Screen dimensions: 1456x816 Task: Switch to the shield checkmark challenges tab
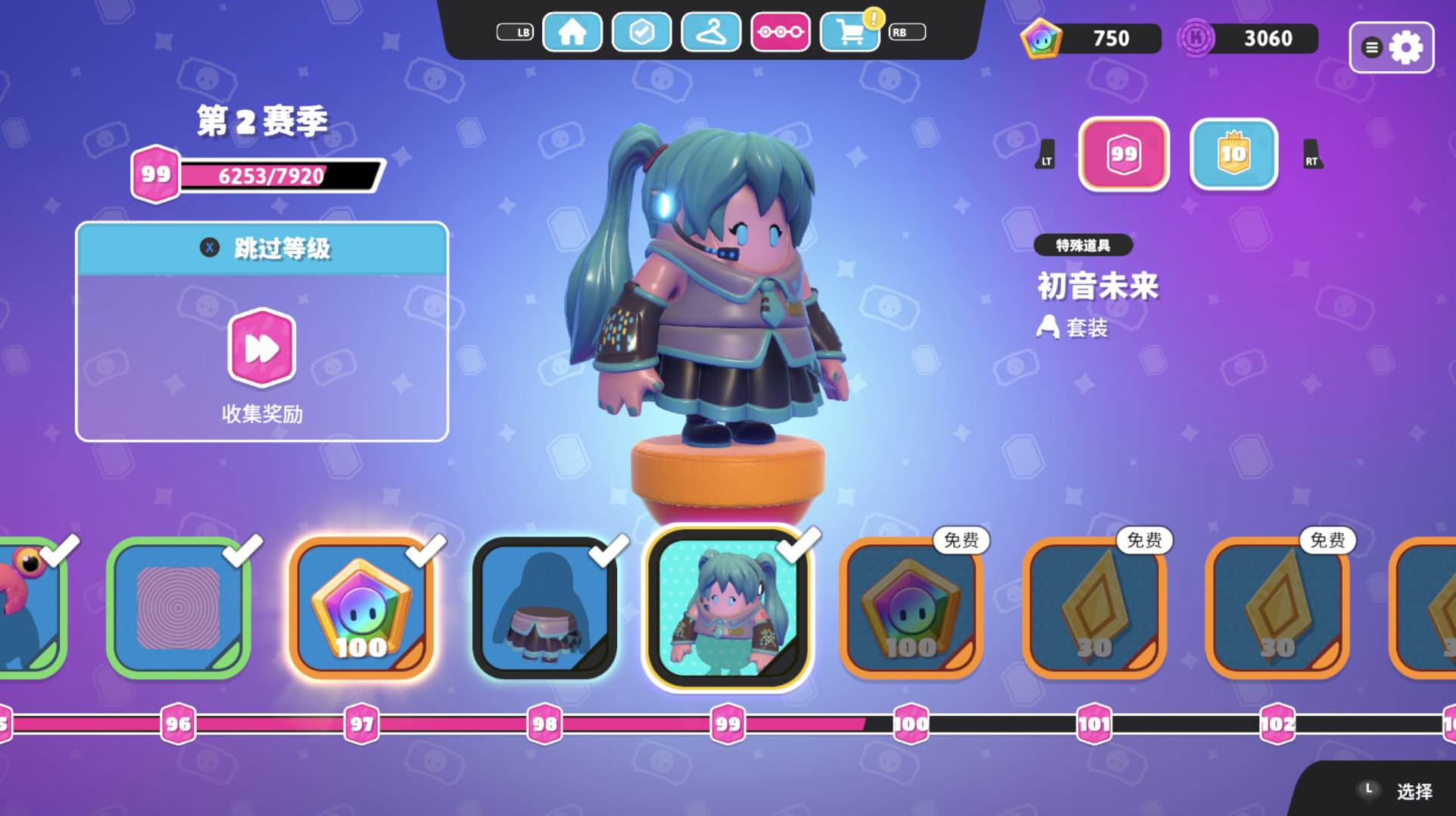click(641, 33)
